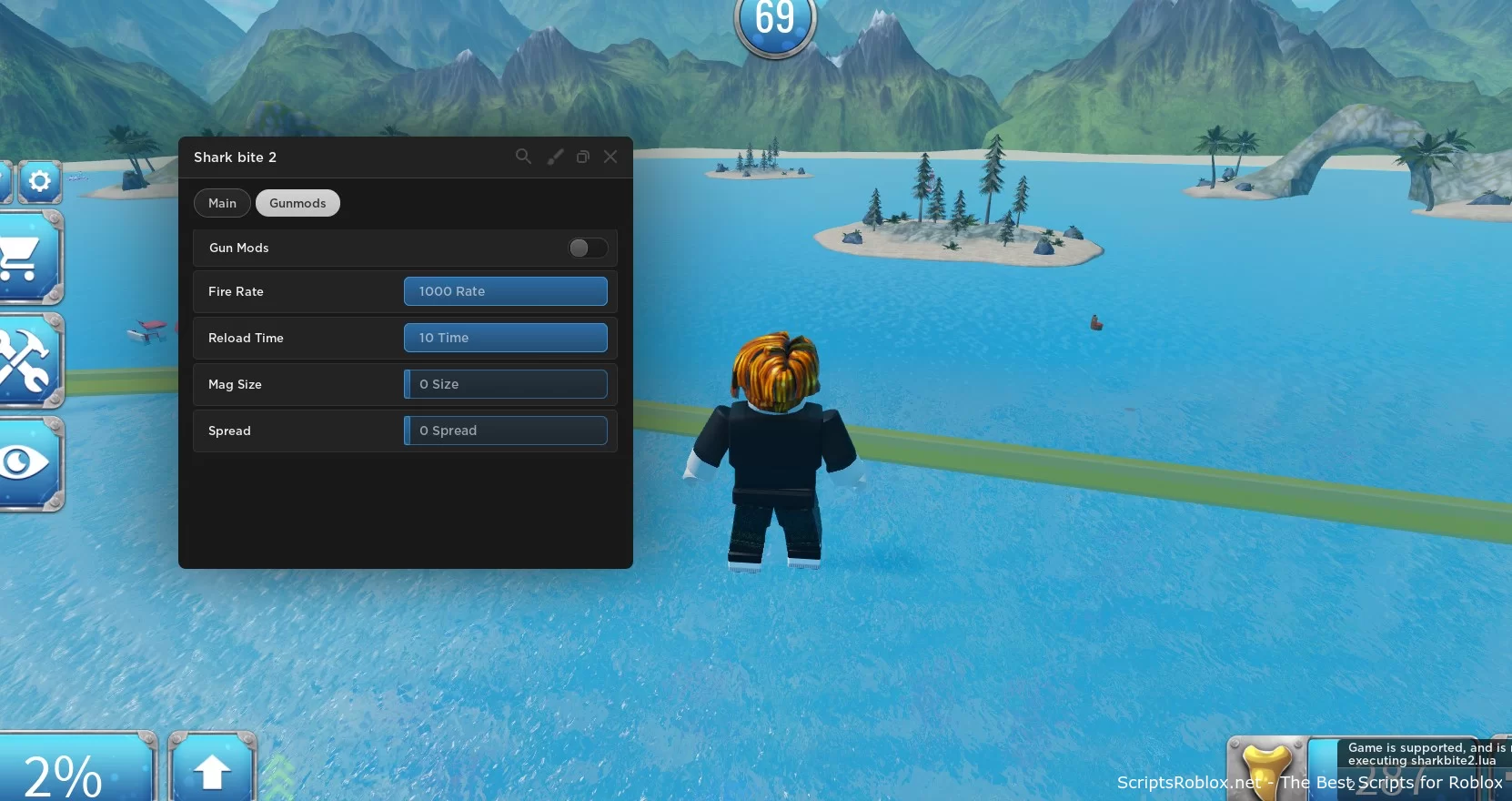Switch to the Main tab
Viewport: 1512px width, 801px height.
(x=221, y=203)
